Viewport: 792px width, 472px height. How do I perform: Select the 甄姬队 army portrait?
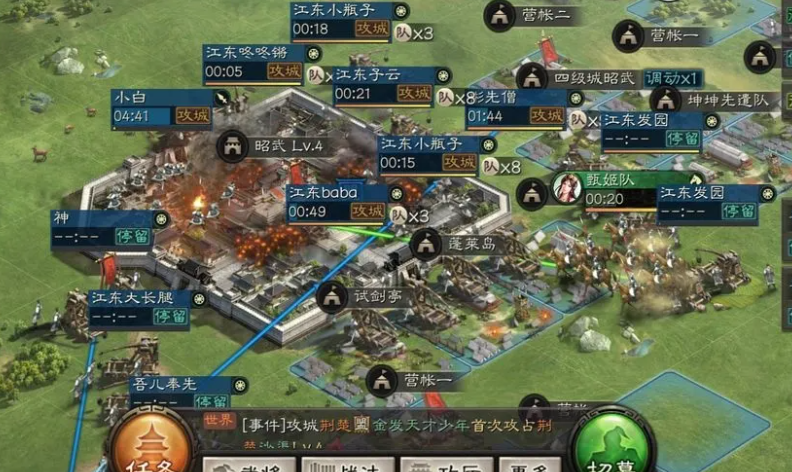568,188
